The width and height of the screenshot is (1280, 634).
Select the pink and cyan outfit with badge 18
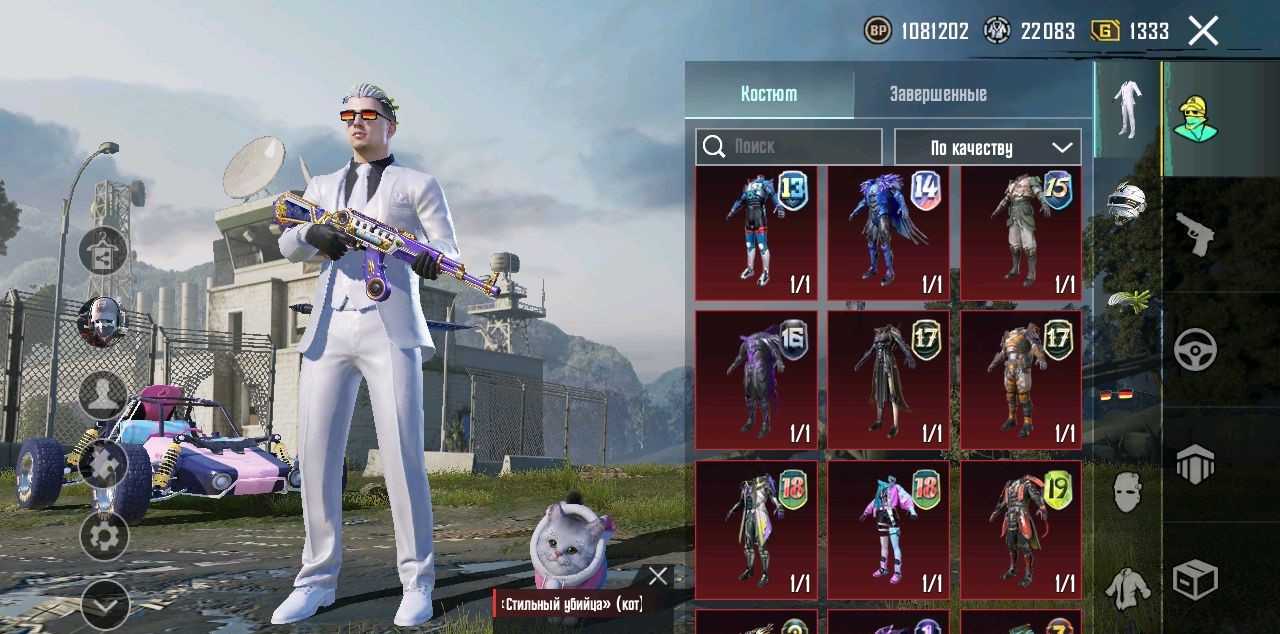point(889,530)
